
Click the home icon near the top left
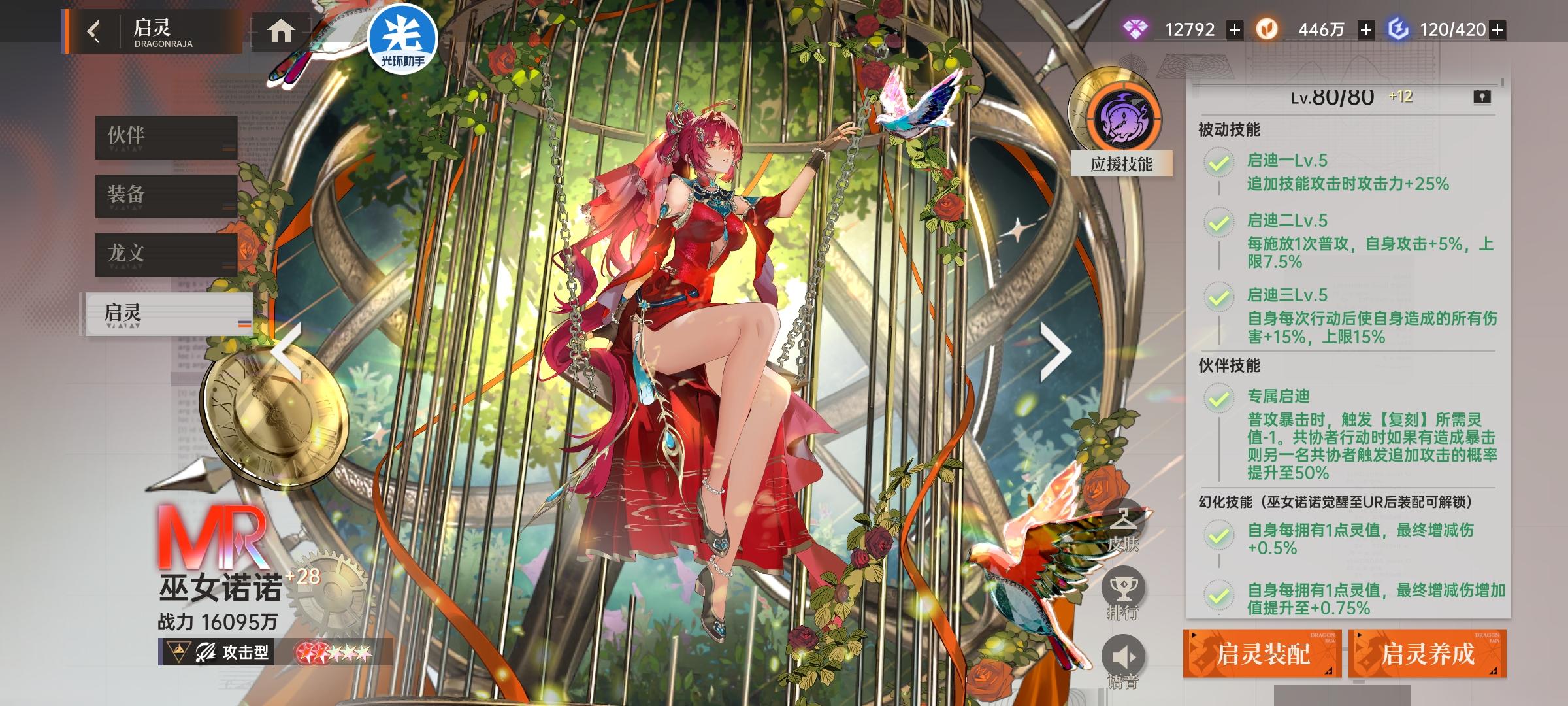pyautogui.click(x=282, y=29)
